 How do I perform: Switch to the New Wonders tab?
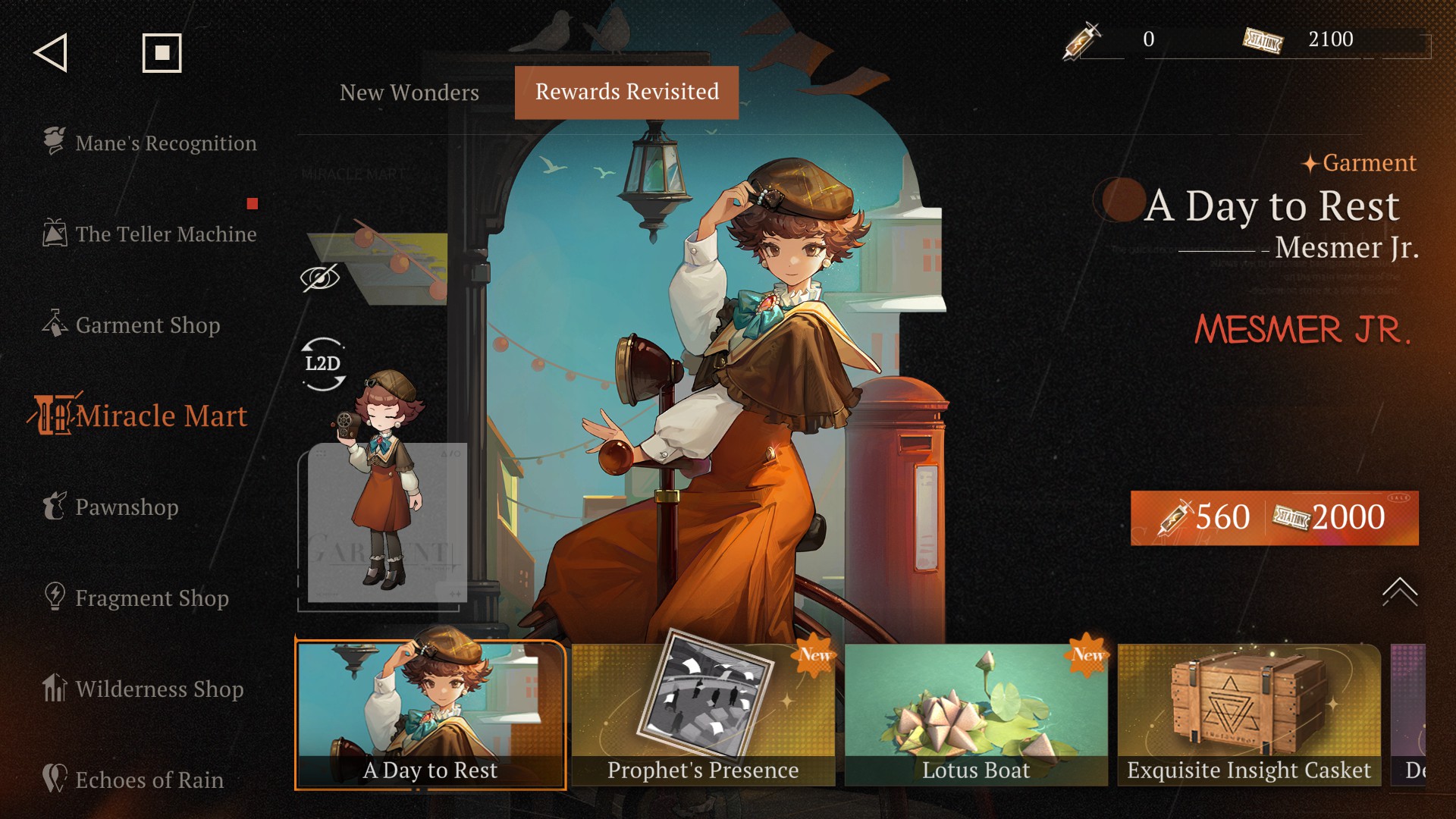click(409, 93)
